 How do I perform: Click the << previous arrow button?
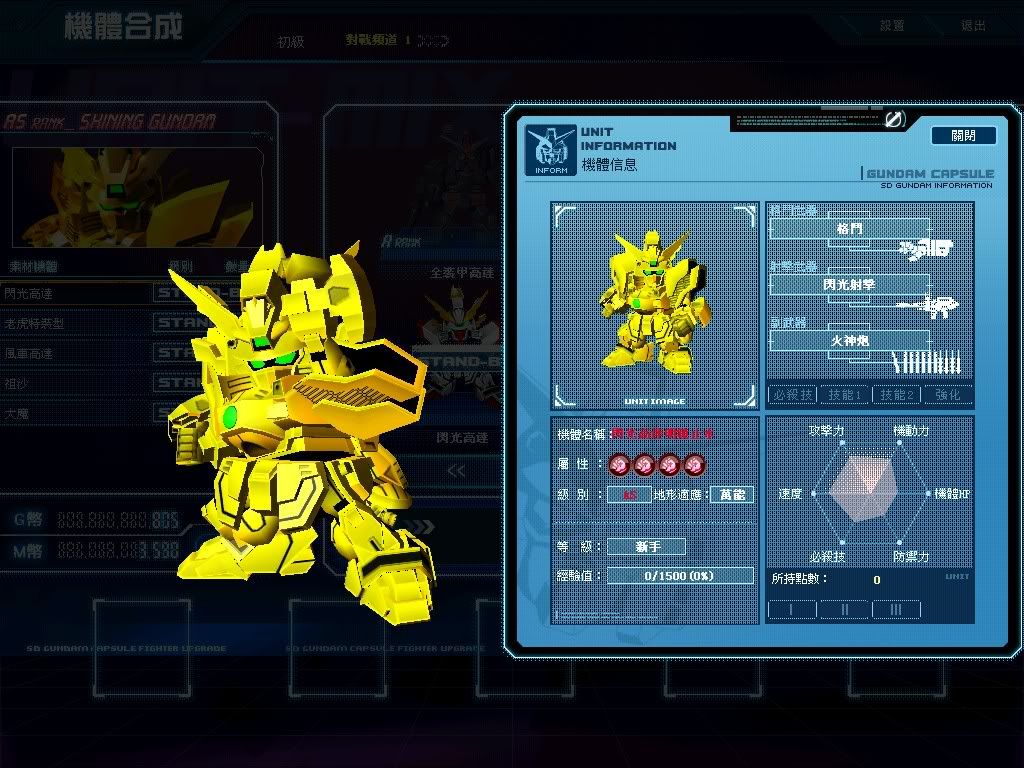pyautogui.click(x=456, y=471)
